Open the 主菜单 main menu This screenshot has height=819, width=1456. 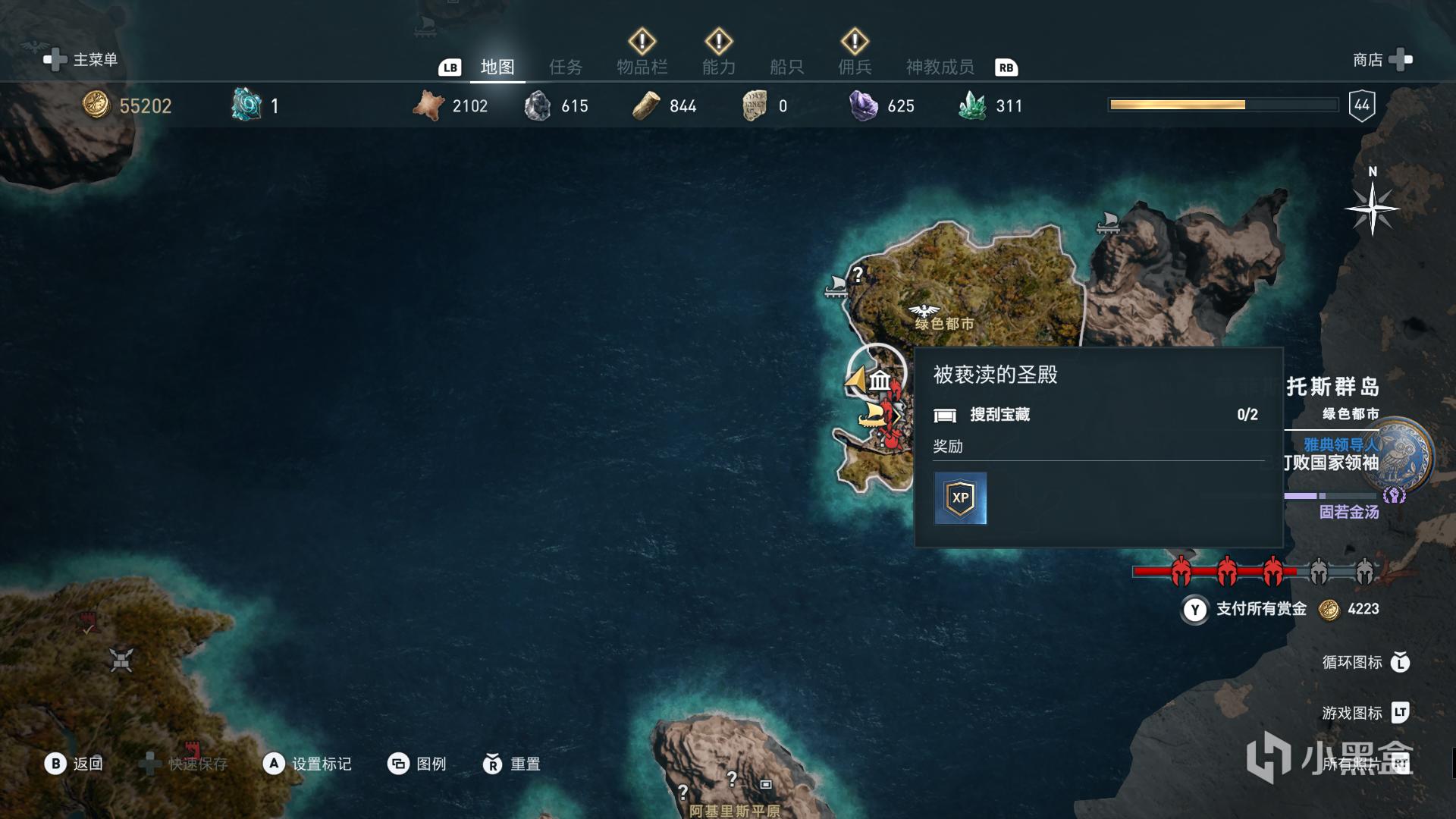(81, 60)
